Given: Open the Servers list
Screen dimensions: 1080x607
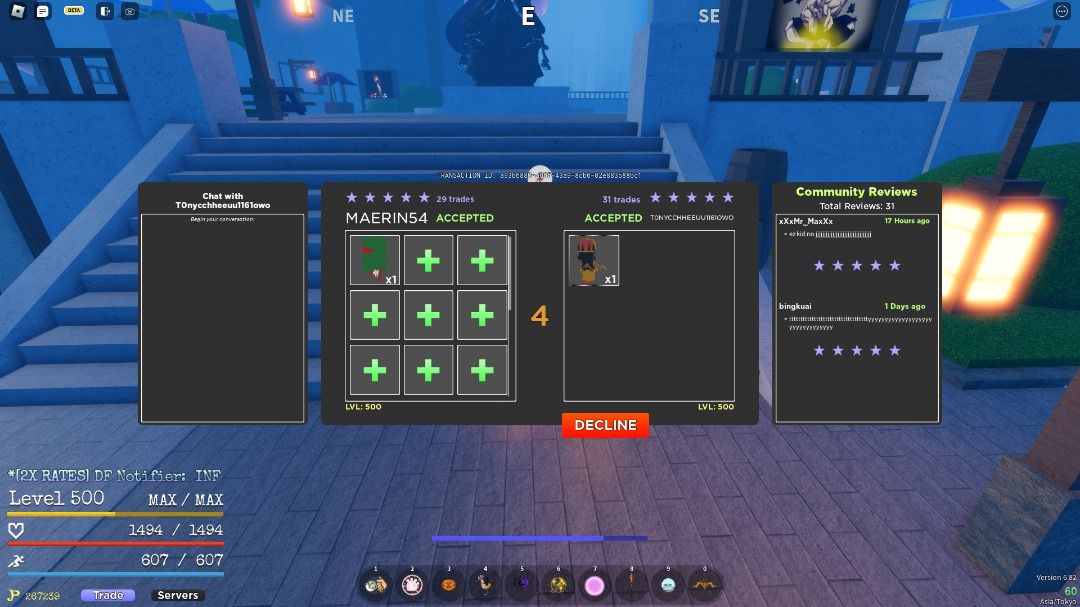Looking at the screenshot, I should 178,595.
